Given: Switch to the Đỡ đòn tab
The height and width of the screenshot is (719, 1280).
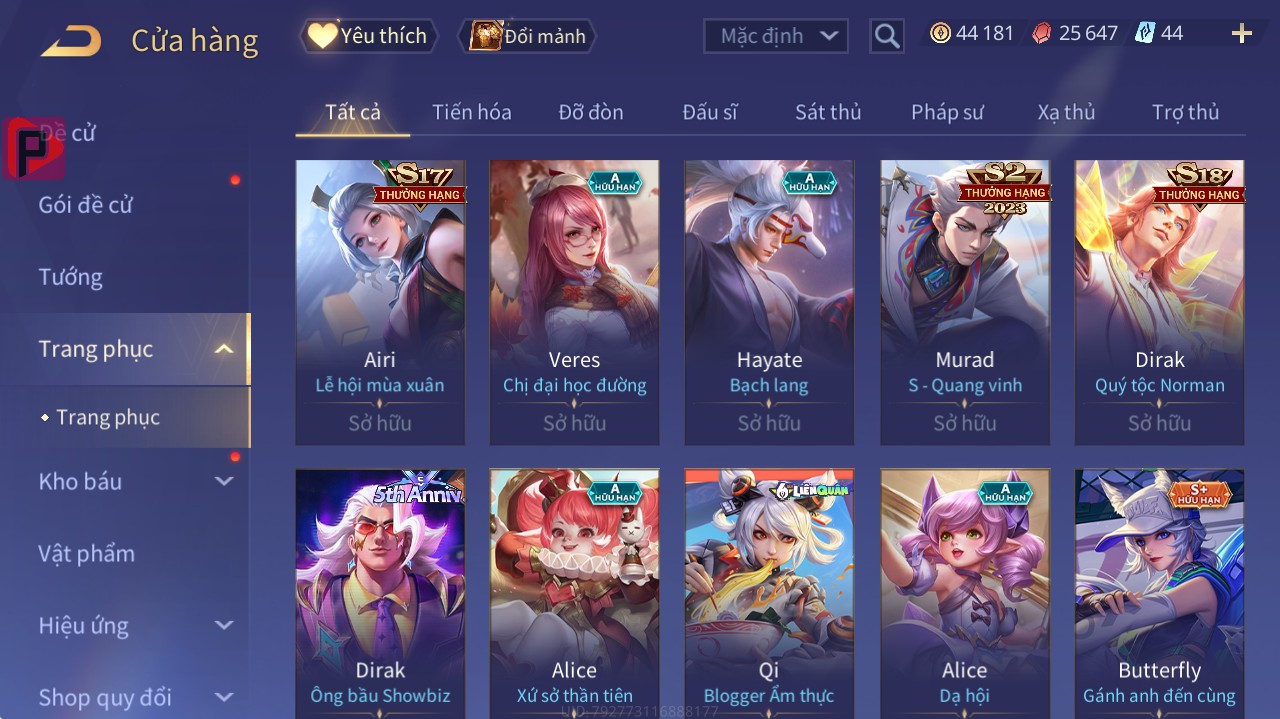Looking at the screenshot, I should (591, 112).
